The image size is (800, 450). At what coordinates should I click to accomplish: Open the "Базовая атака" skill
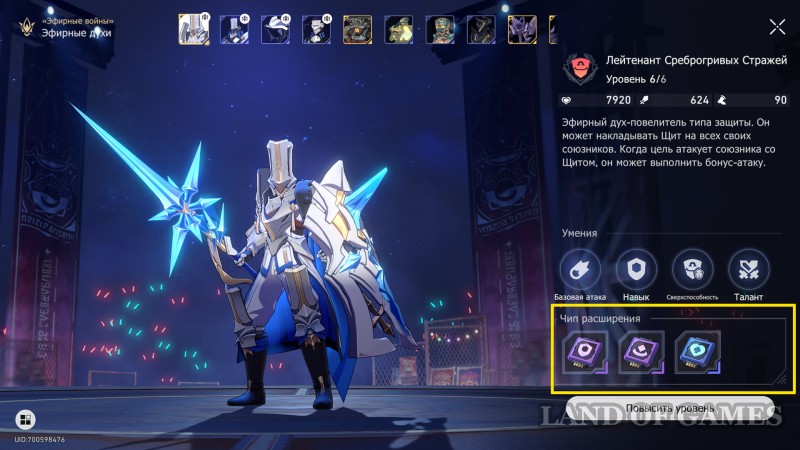(x=580, y=270)
